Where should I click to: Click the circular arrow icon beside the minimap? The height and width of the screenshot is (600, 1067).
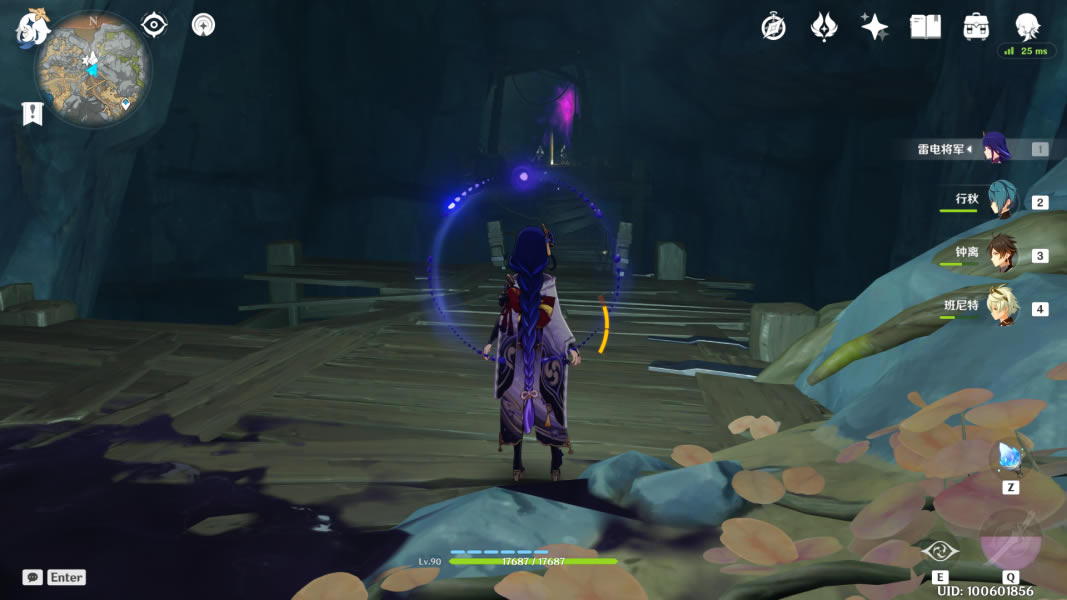203,25
